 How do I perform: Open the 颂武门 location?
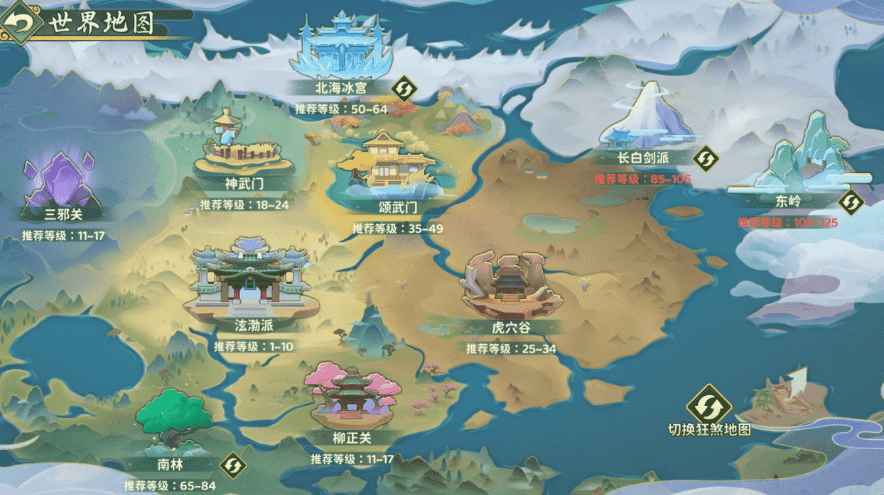coord(384,167)
